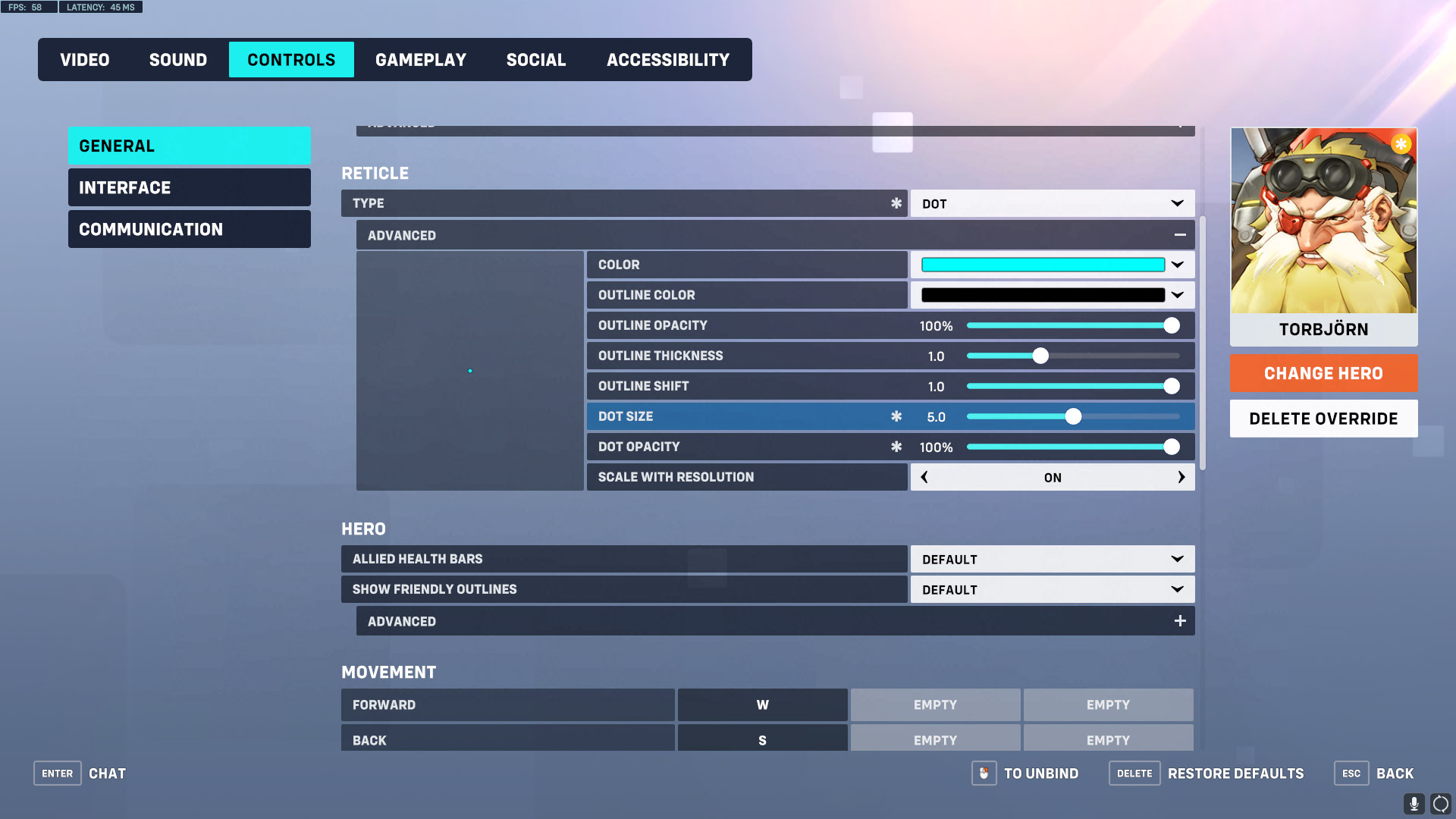Click the asterisk badge on Torbjörn's portrait
1456x819 pixels.
(1401, 143)
